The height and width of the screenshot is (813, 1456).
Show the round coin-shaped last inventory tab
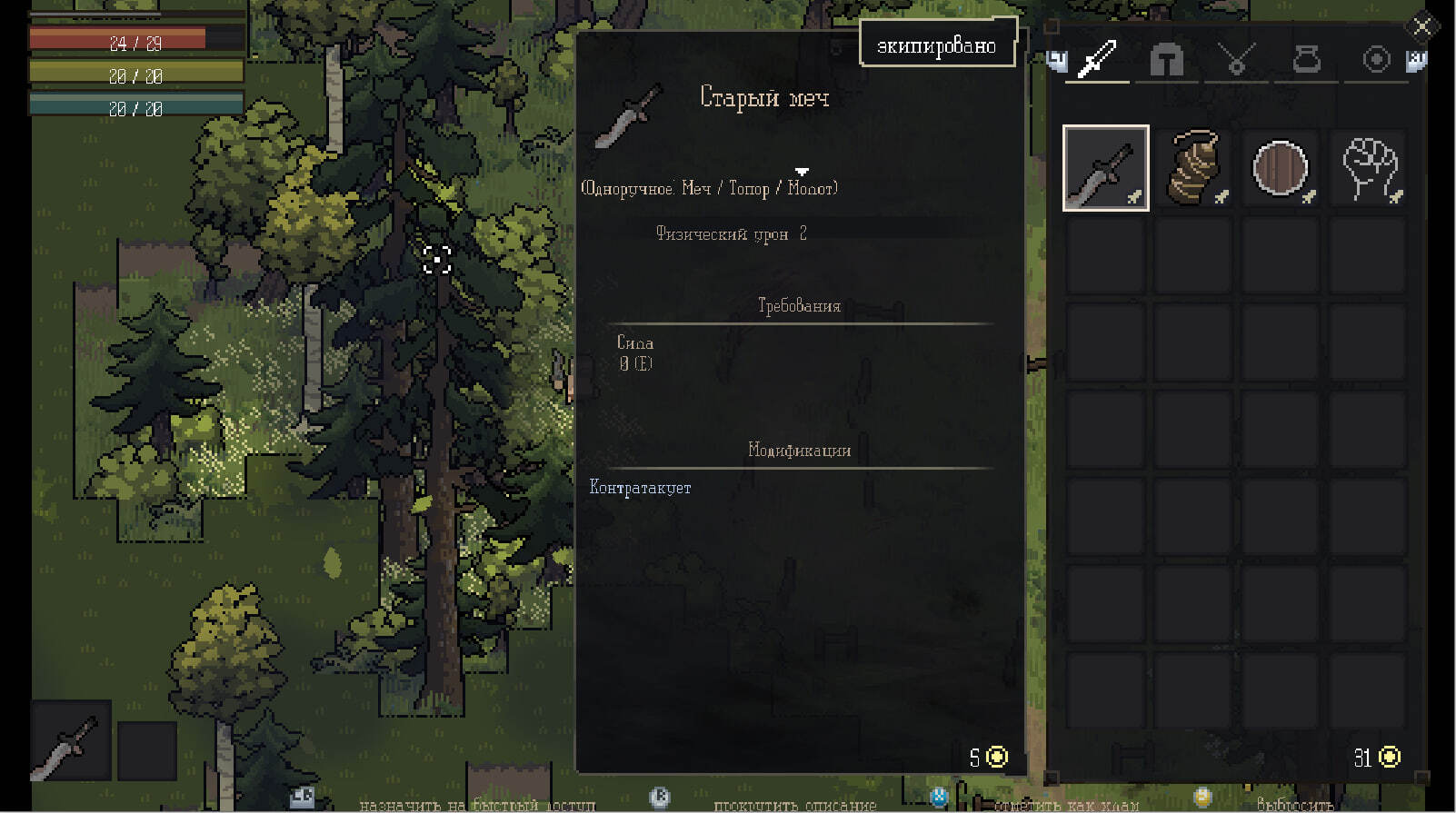point(1376,60)
